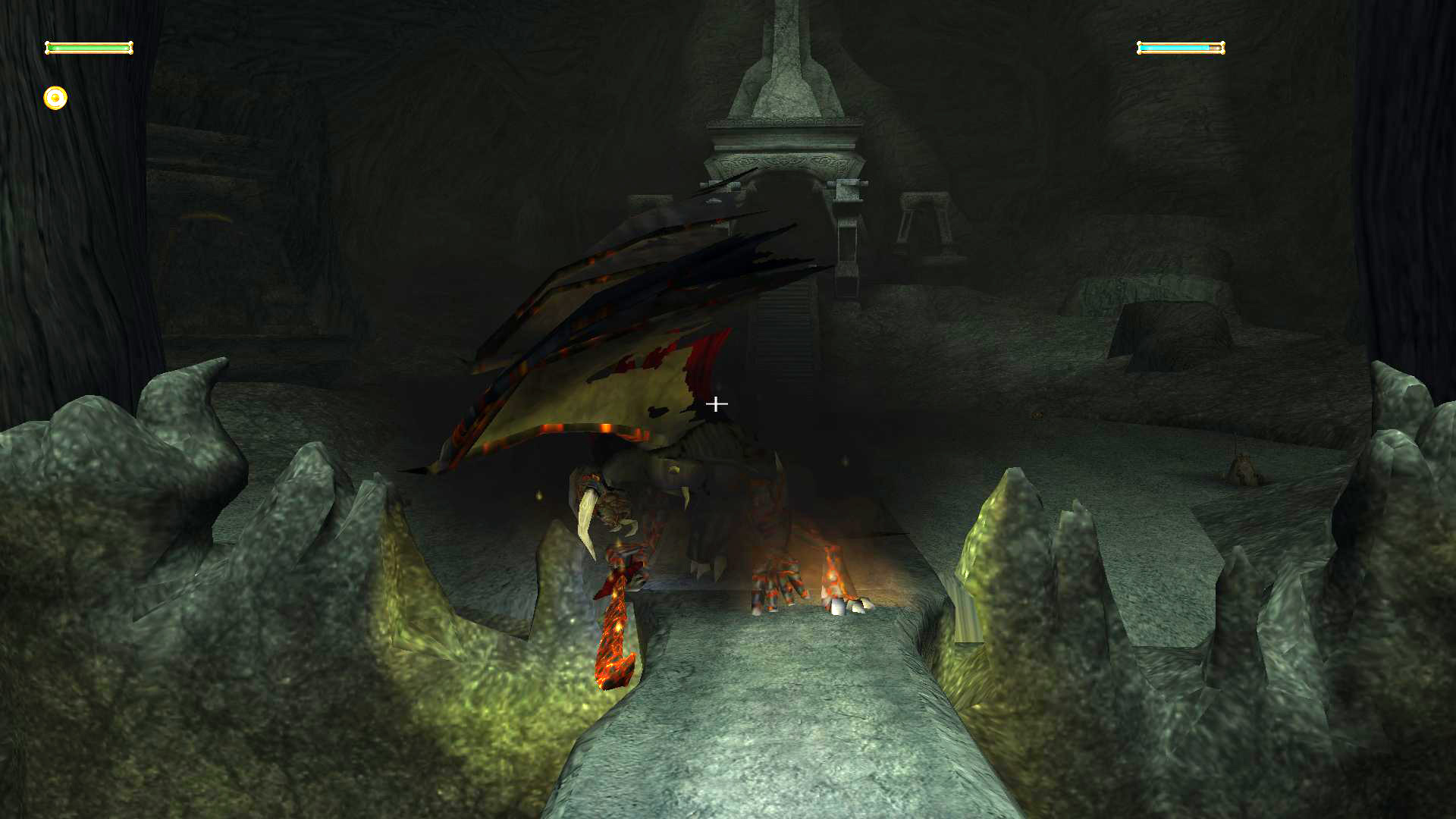Click the glowing yellow orb HUD icon
Viewport: 1456px width, 819px height.
(x=55, y=98)
